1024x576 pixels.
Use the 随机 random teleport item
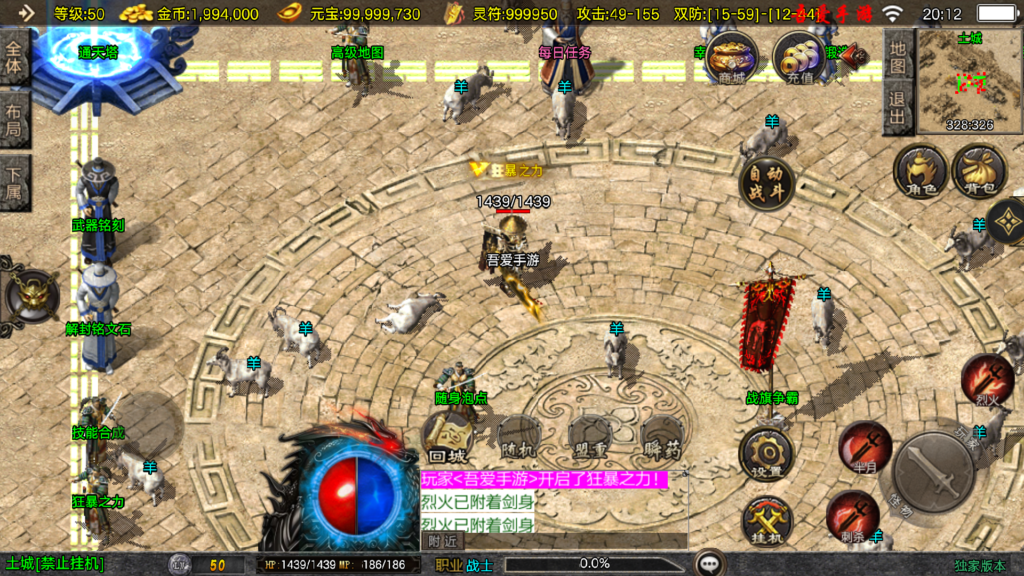pyautogui.click(x=518, y=437)
